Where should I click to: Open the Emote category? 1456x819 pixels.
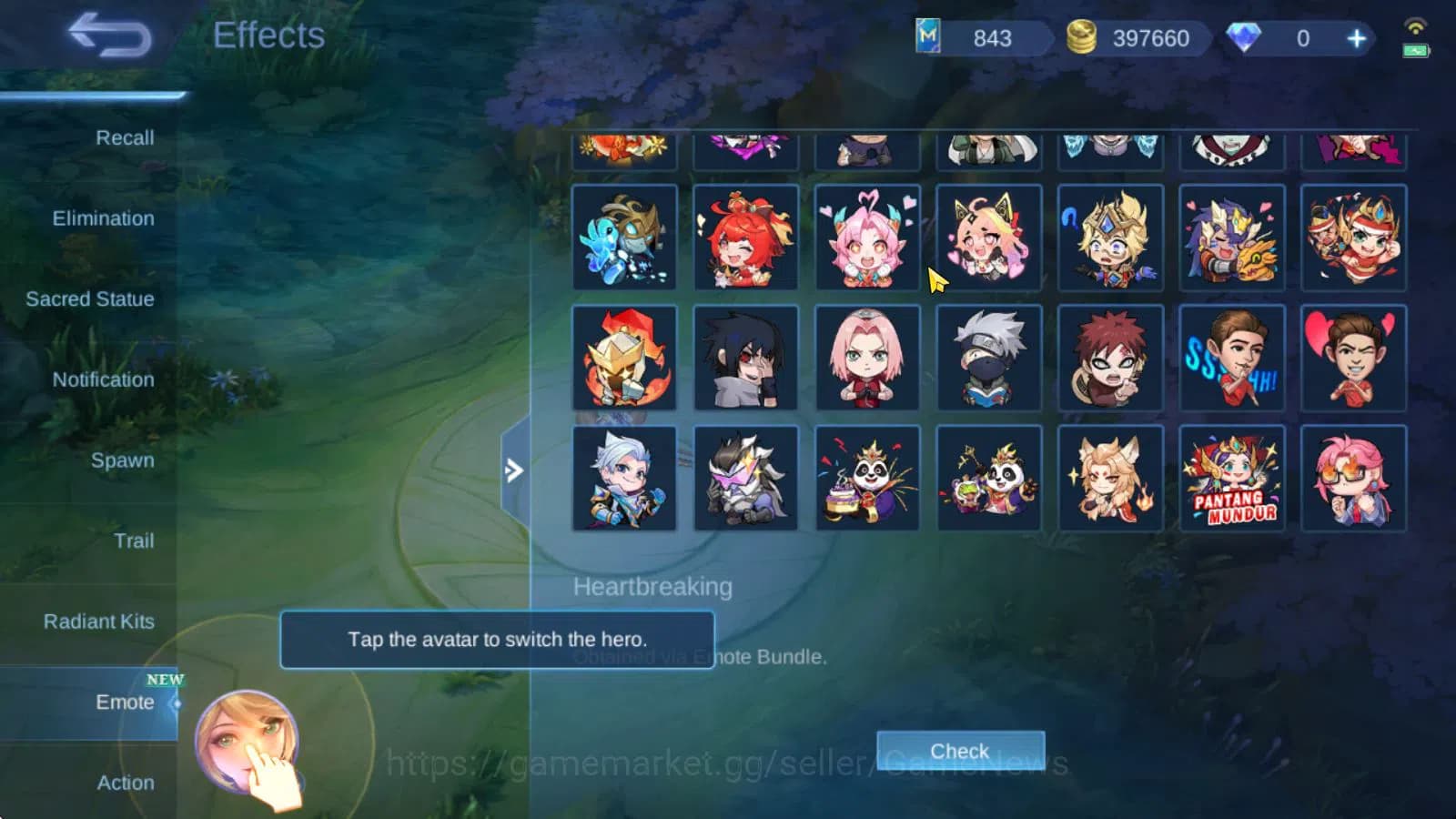click(x=124, y=703)
